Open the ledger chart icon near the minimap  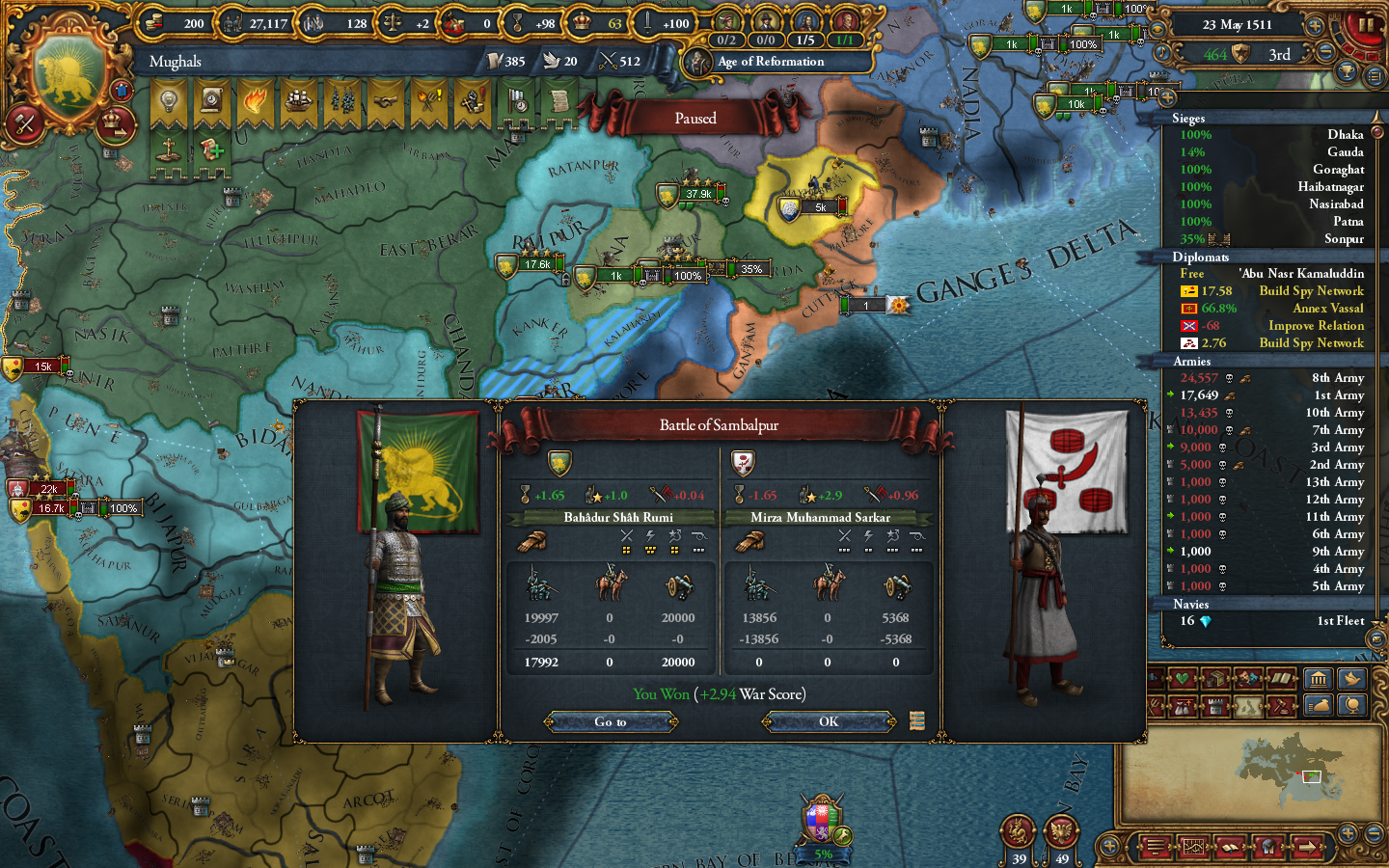coord(1193,847)
